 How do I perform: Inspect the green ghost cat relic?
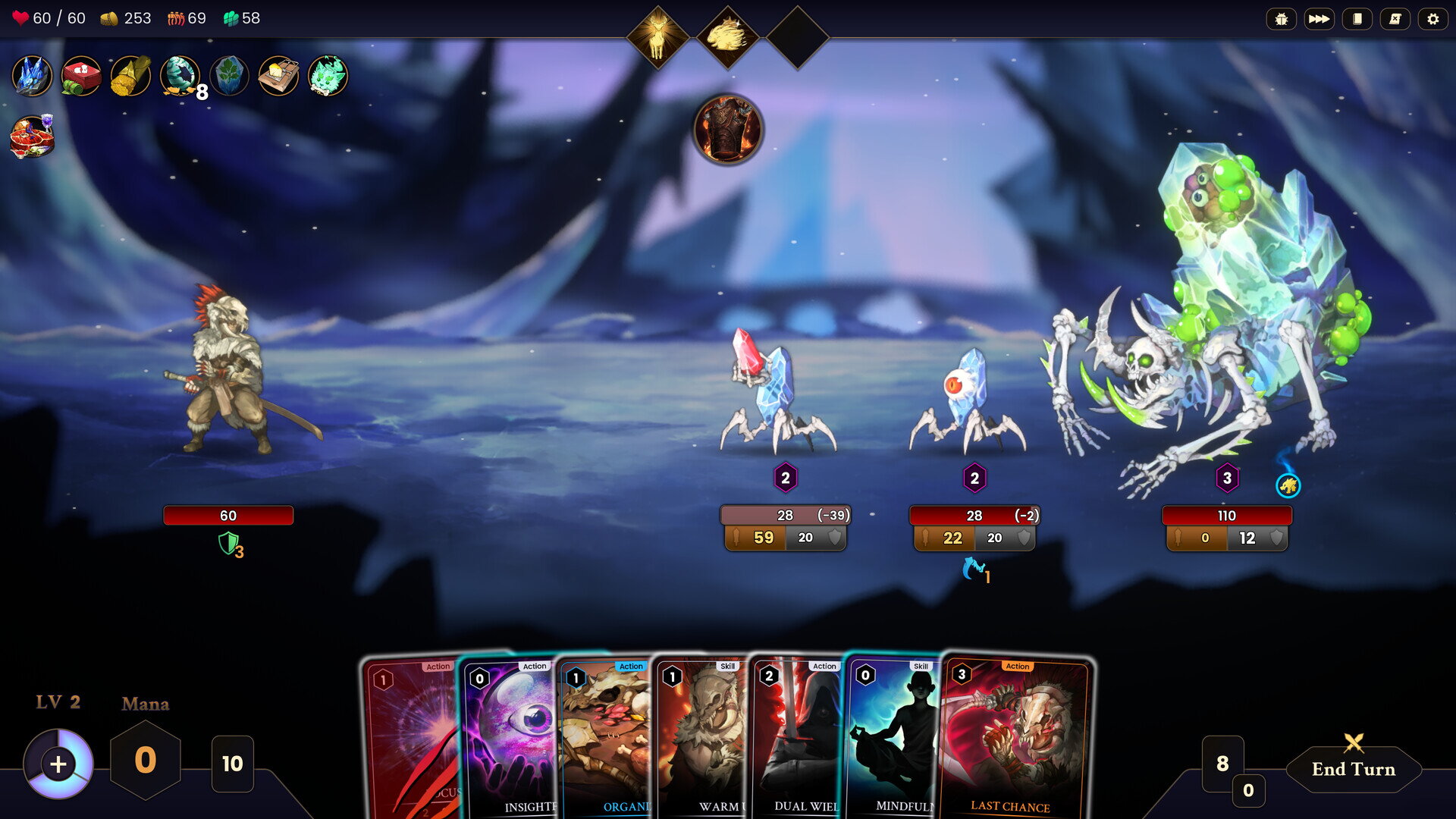click(328, 76)
